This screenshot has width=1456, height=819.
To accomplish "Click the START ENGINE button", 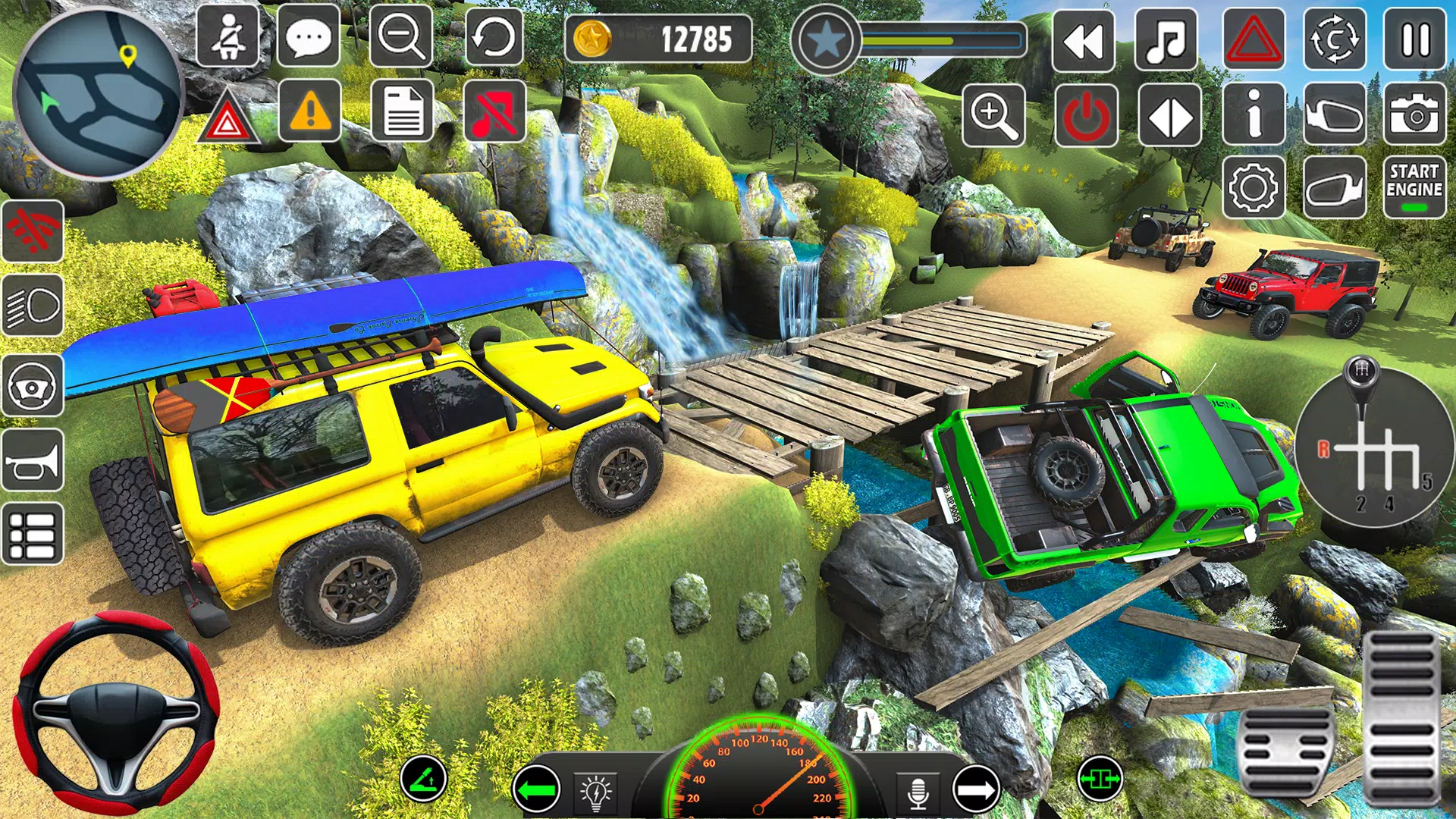I will (1414, 188).
